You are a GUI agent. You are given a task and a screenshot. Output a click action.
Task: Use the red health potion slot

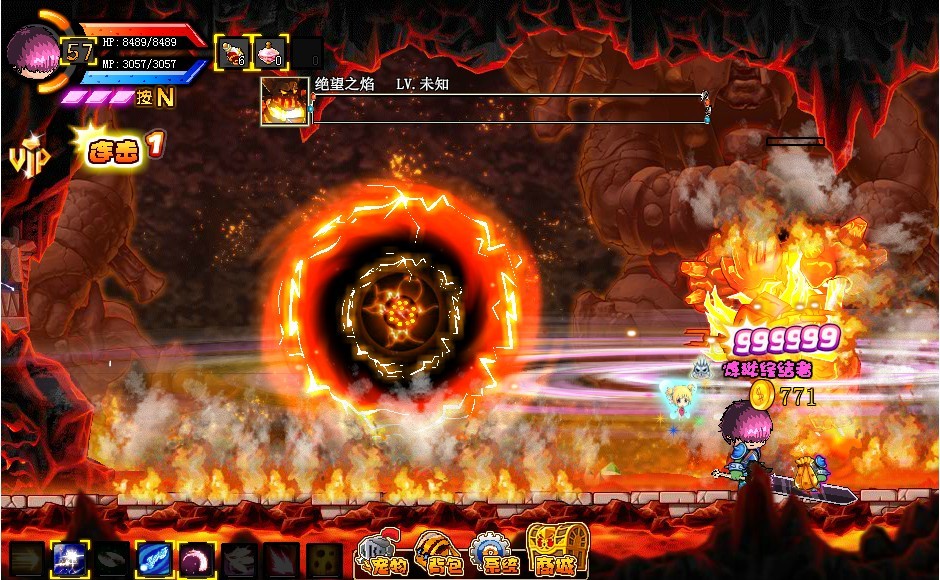[x=233, y=53]
